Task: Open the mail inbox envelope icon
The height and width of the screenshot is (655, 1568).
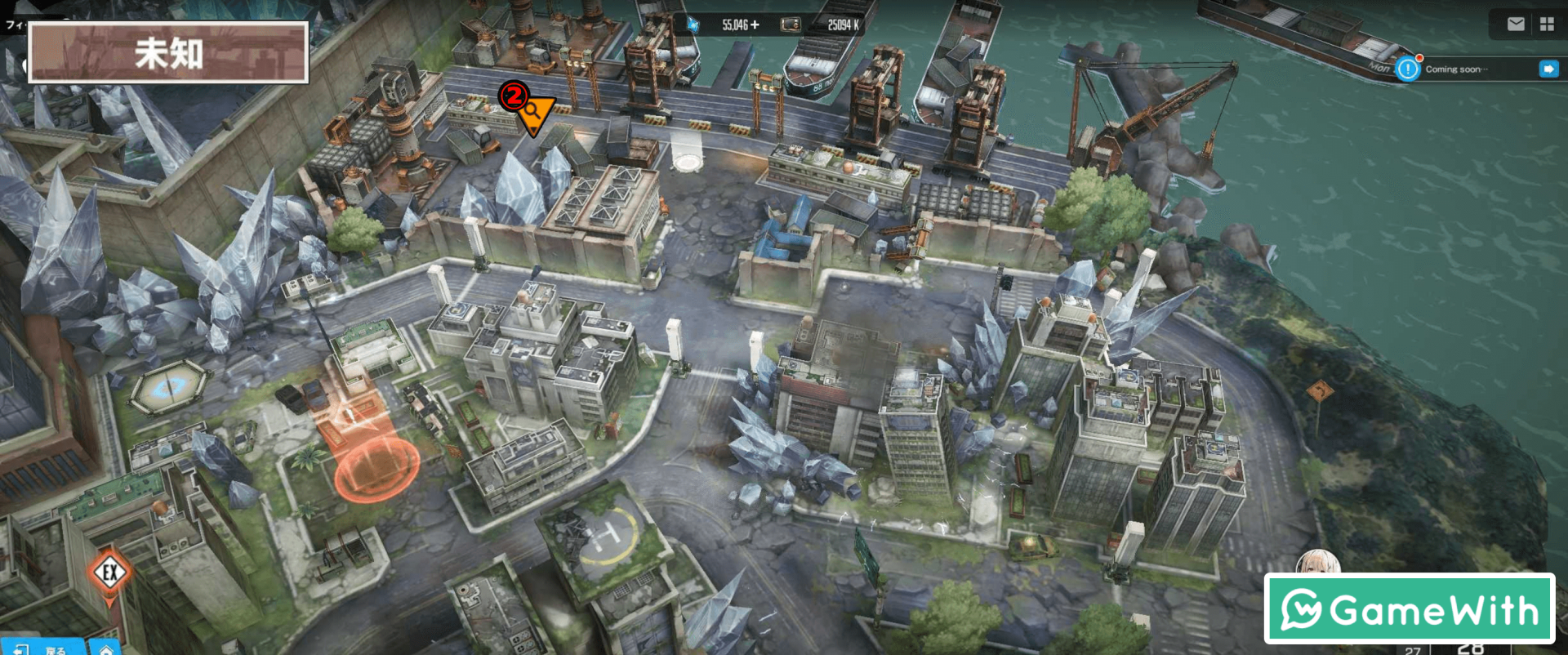Action: pos(1516,25)
